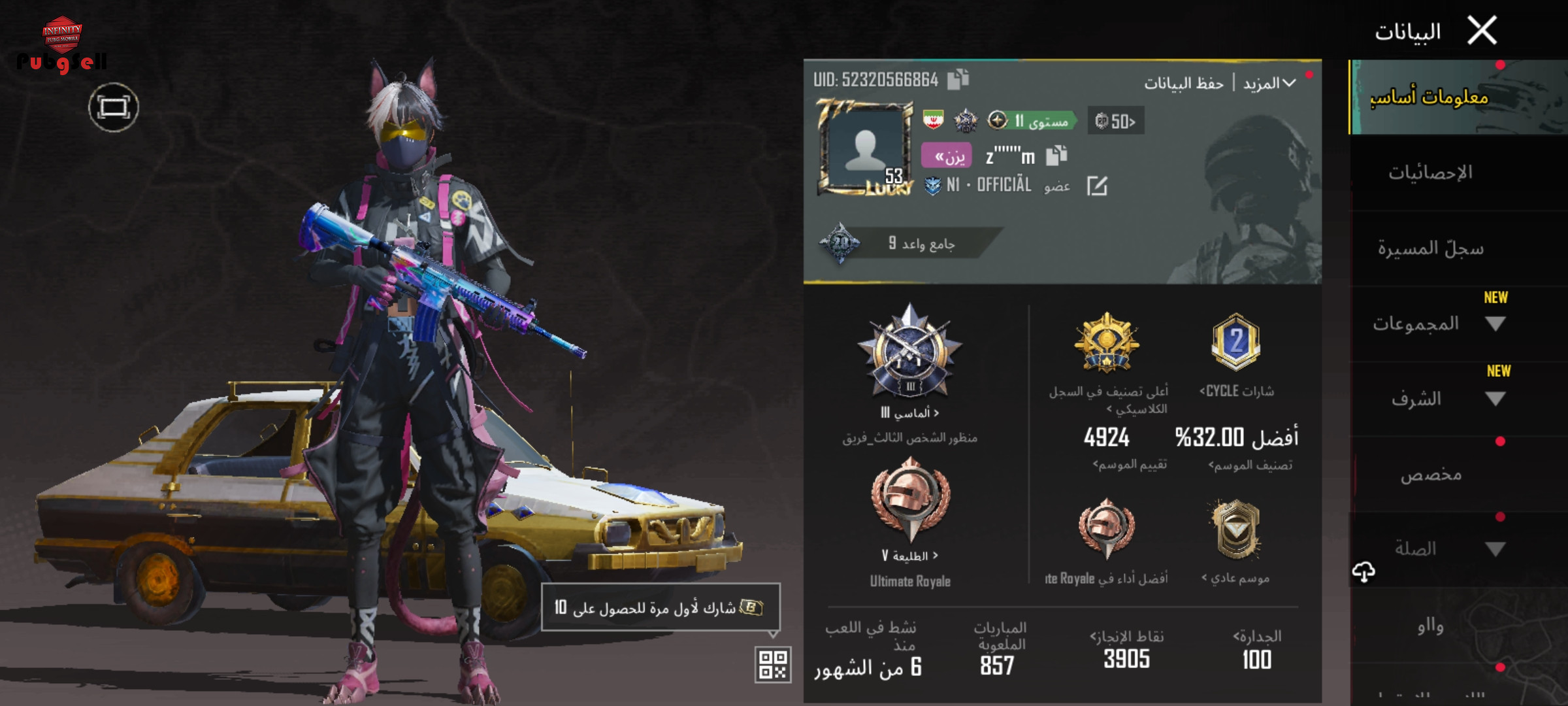Toggle fullscreen character view icon
Image resolution: width=1568 pixels, height=706 pixels.
114,107
